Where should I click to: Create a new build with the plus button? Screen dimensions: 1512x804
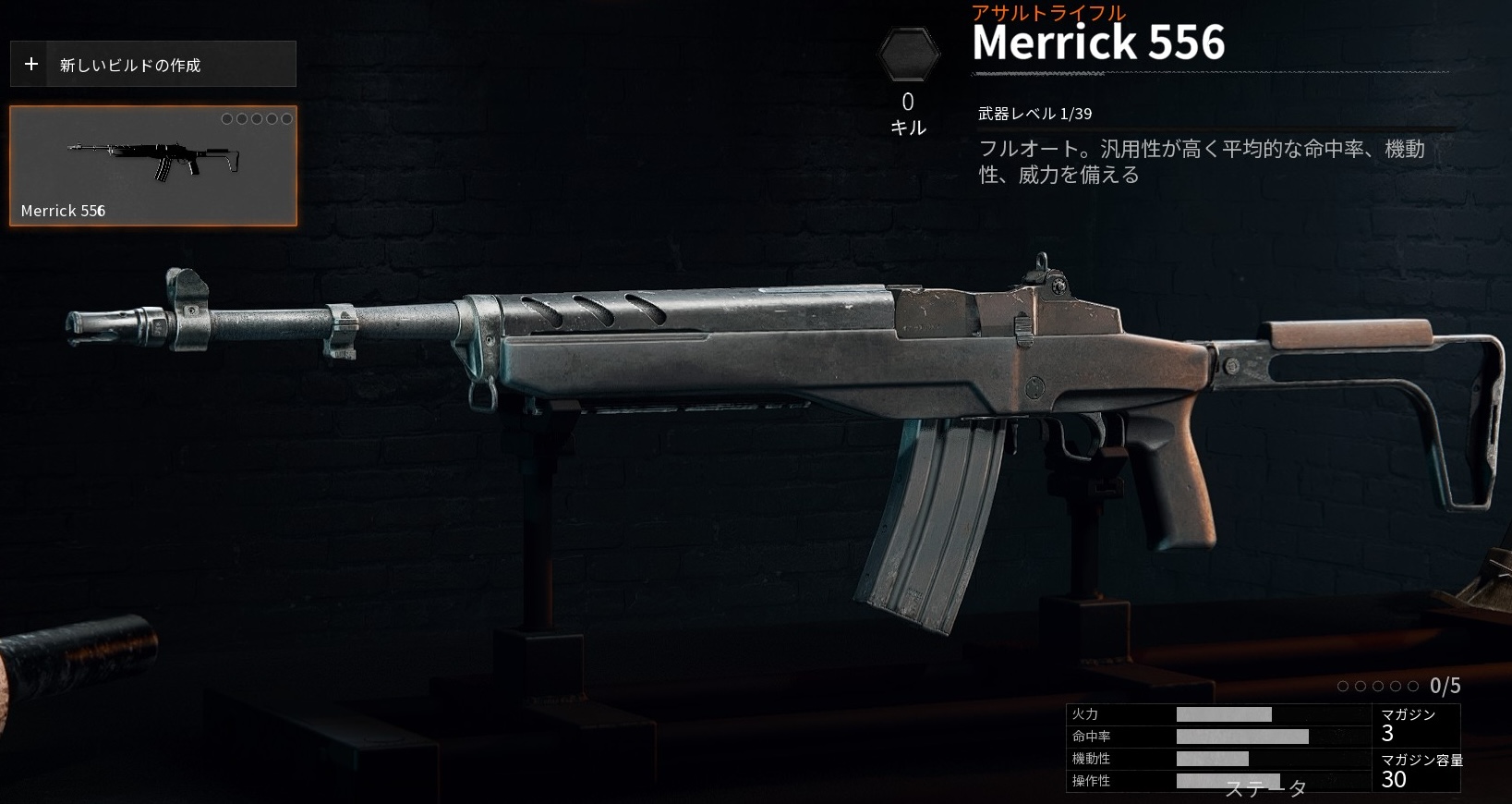point(31,65)
